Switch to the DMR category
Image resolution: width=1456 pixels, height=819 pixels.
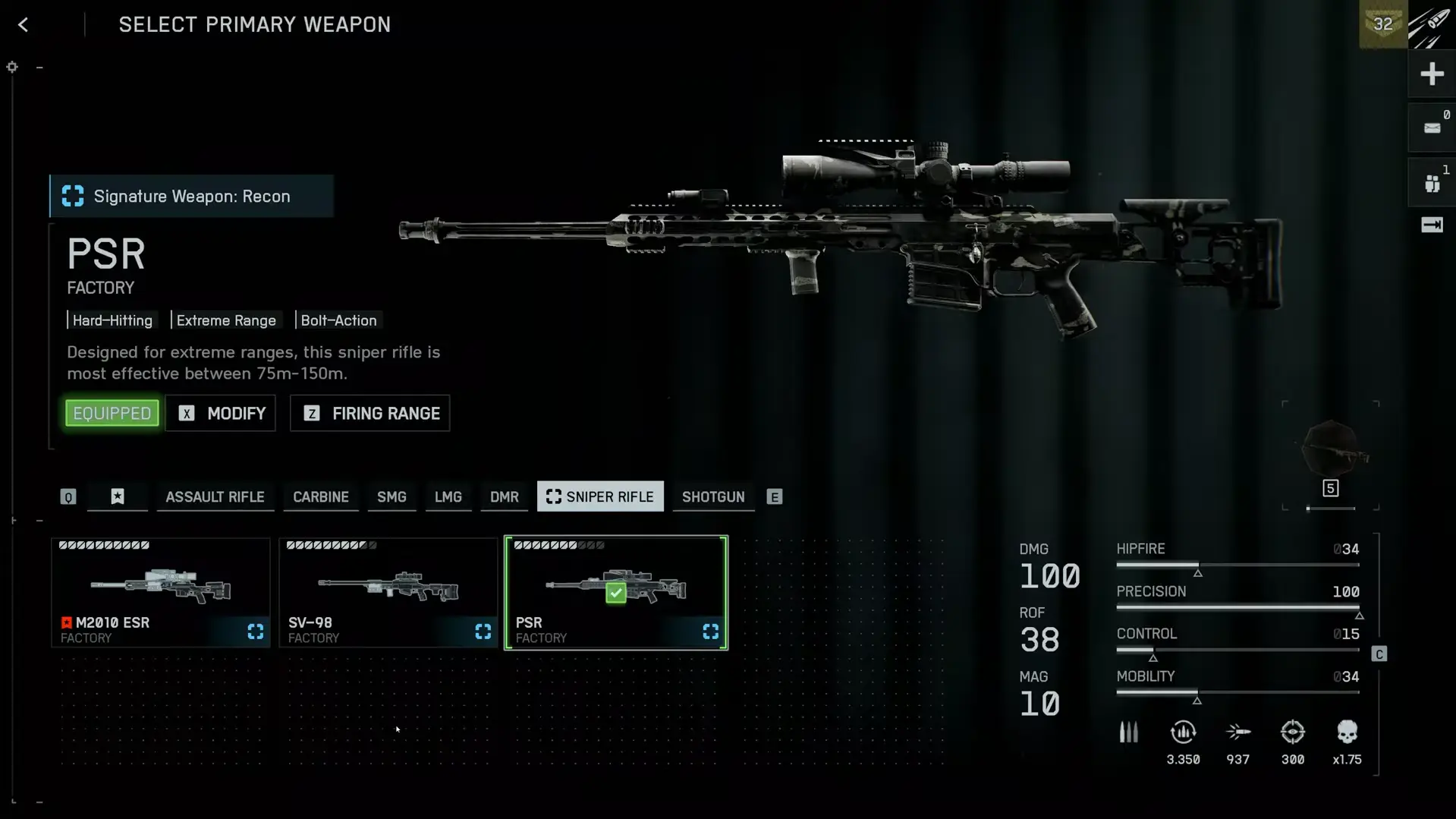click(x=505, y=497)
